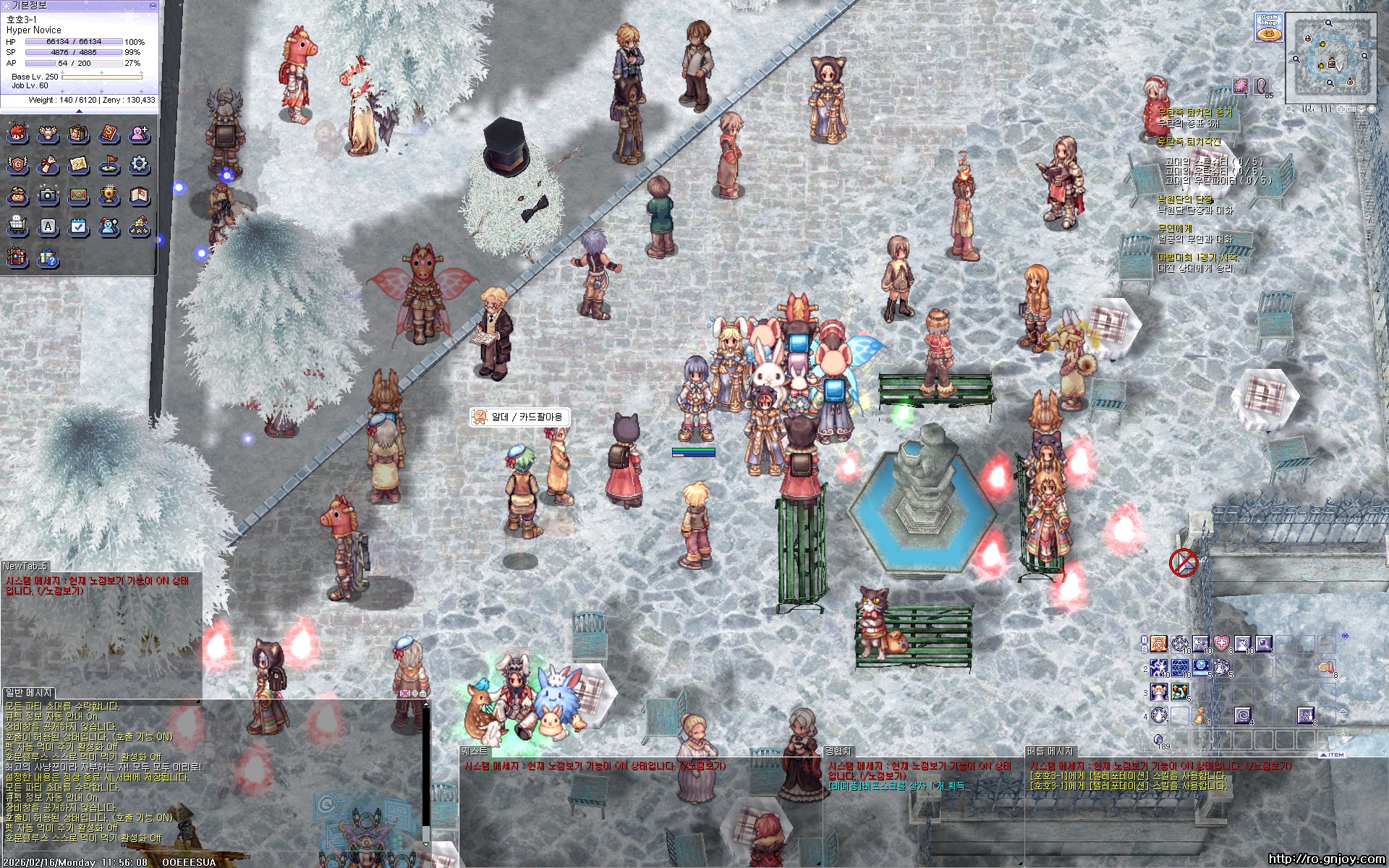Open the Cash Shop

pos(1268,27)
